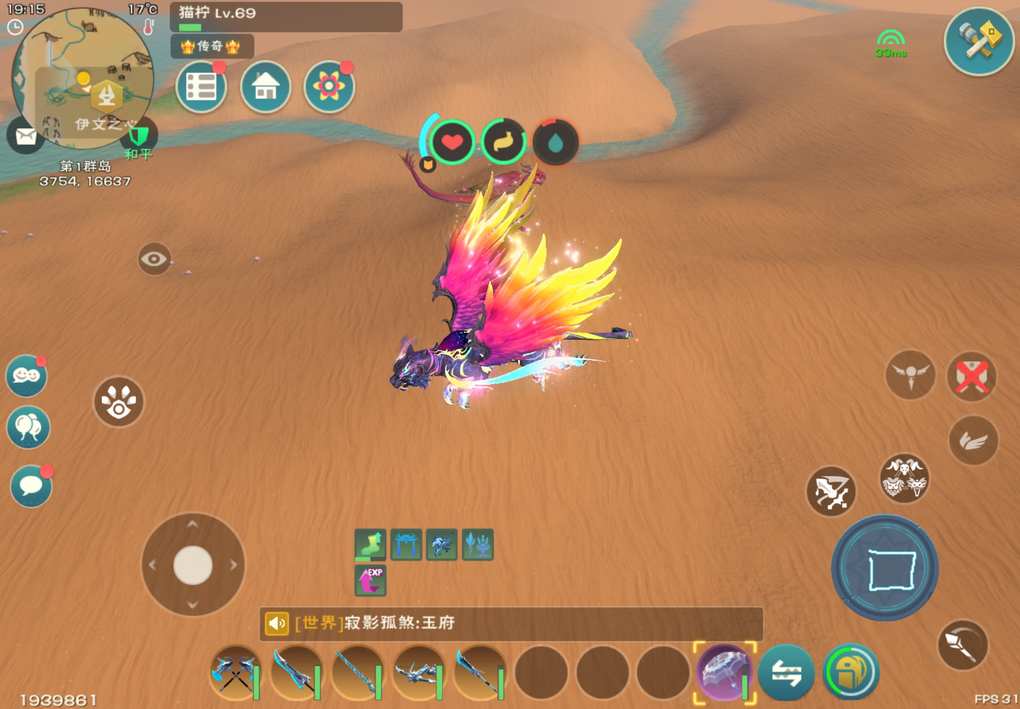Open the emoji chat bubble icon
This screenshot has width=1020, height=709.
click(x=27, y=376)
